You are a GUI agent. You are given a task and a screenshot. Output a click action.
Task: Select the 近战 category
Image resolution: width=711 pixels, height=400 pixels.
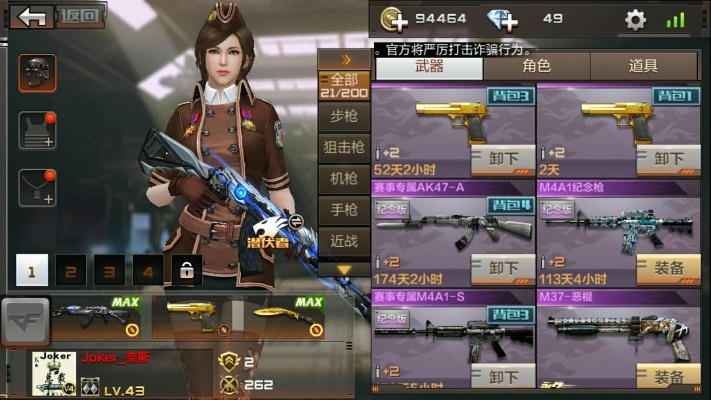click(x=344, y=240)
